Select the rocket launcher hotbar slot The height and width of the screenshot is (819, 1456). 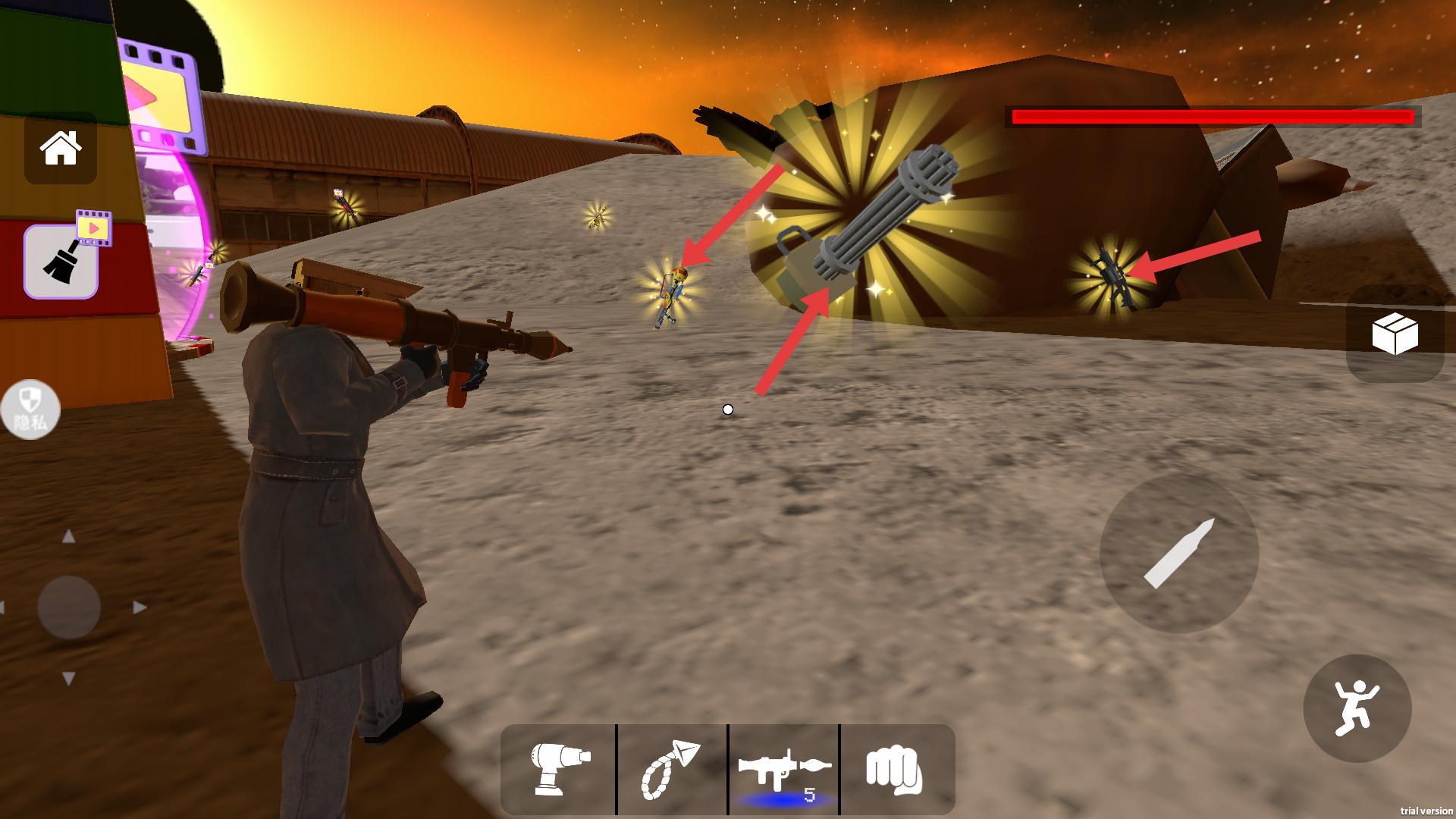[784, 769]
